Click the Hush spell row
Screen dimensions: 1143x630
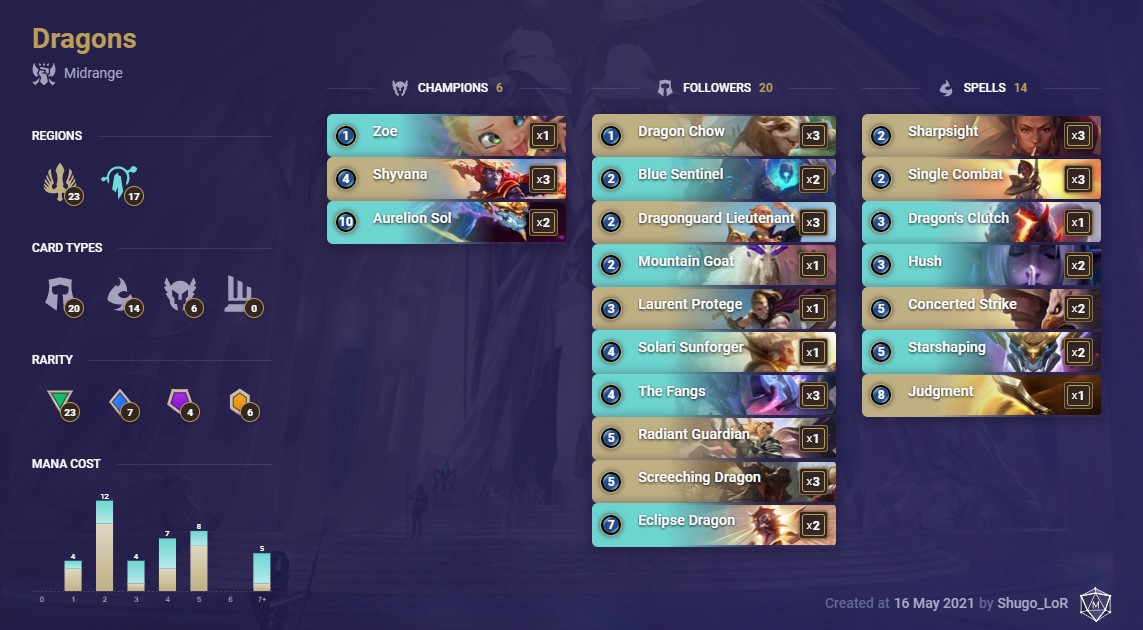click(x=980, y=265)
